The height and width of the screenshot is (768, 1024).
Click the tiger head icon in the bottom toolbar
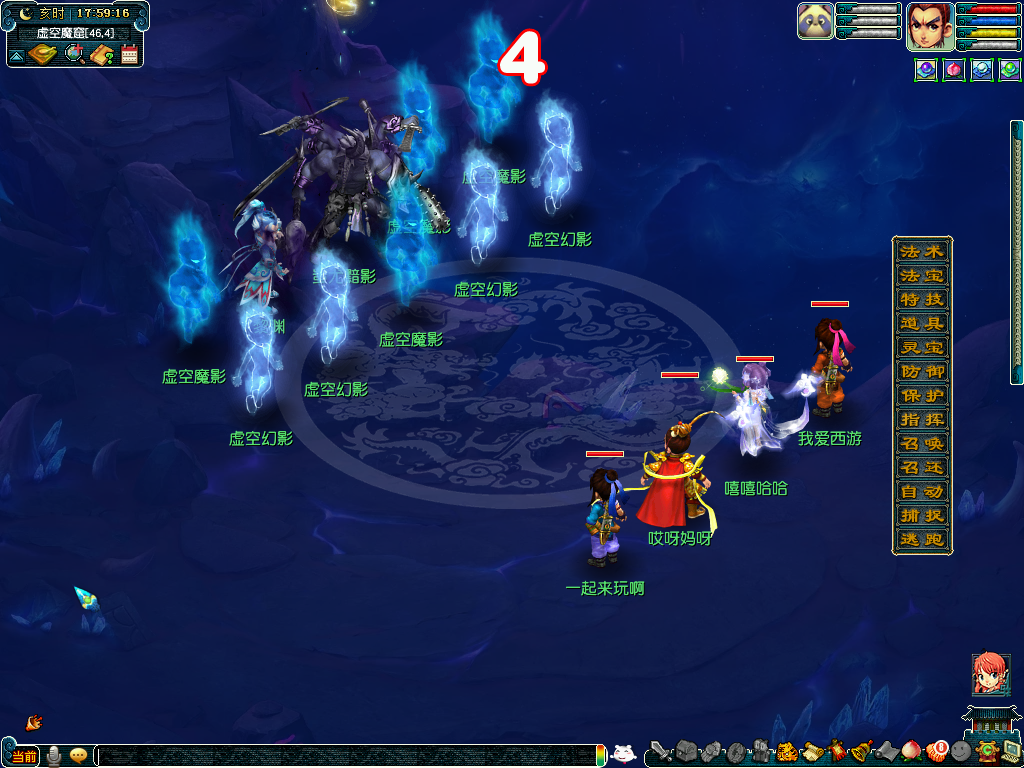pos(786,751)
